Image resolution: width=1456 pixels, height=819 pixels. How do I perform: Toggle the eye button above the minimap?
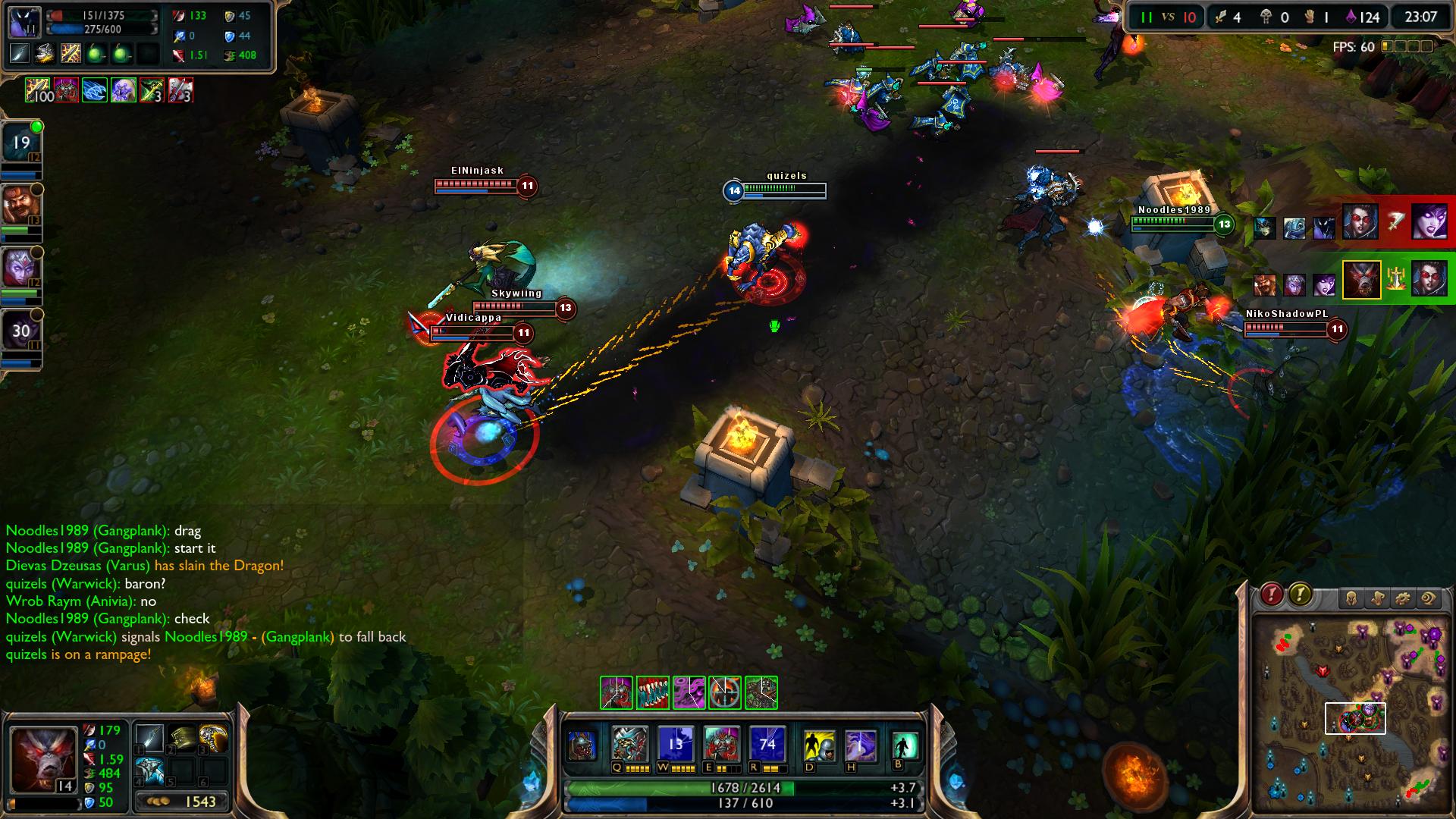tap(1429, 599)
